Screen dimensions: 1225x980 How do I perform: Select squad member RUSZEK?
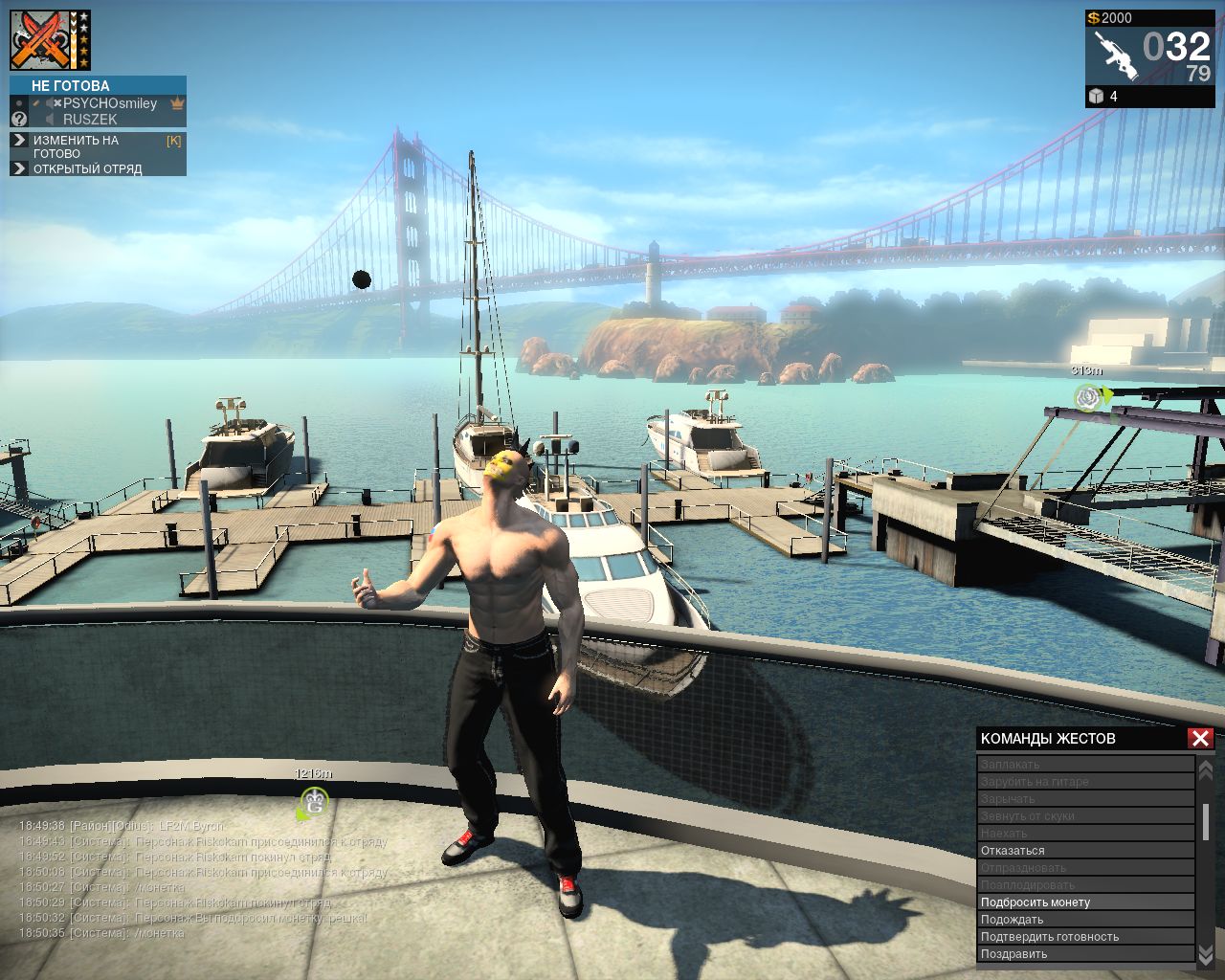pos(90,120)
